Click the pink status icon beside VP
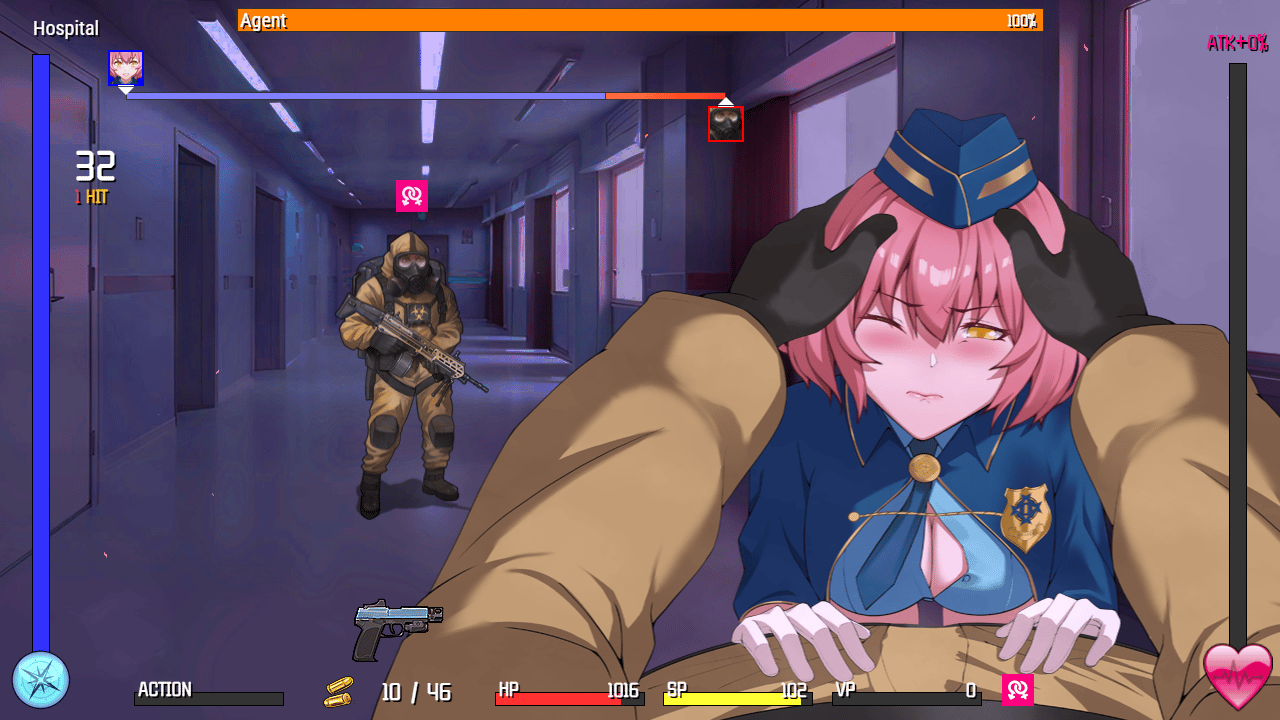The width and height of the screenshot is (1280, 720). (x=1018, y=689)
